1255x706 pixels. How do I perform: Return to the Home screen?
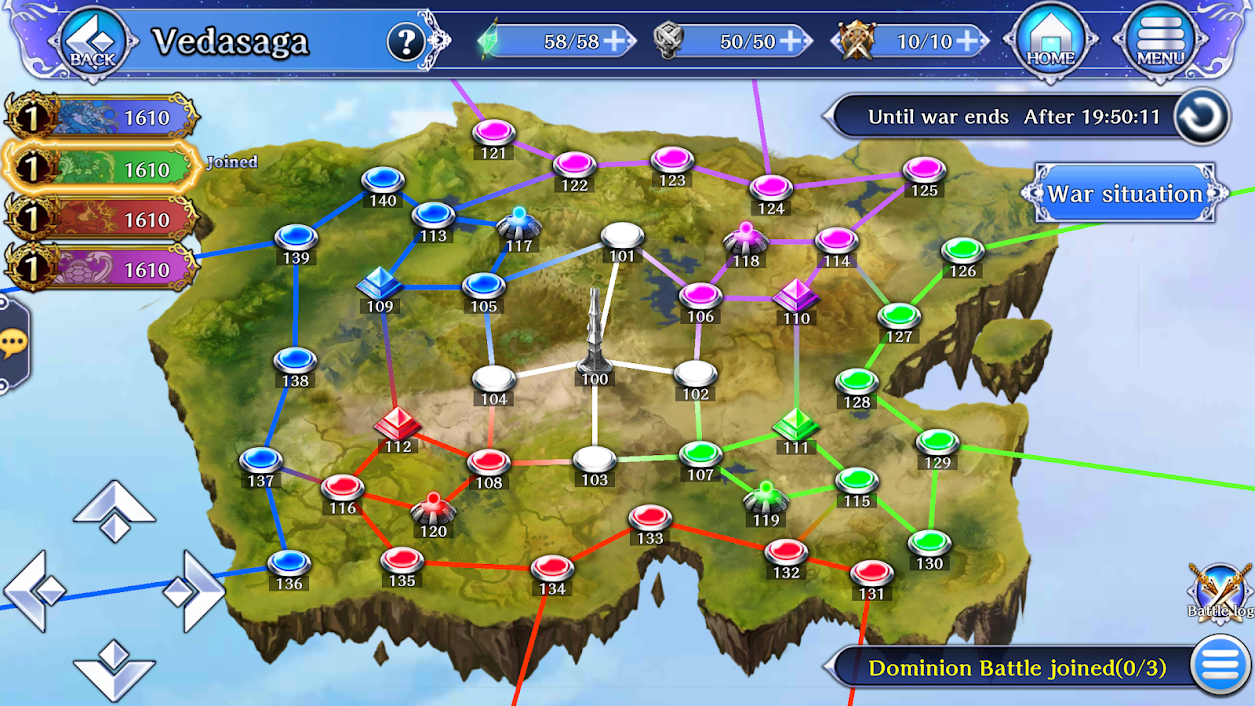pyautogui.click(x=1050, y=41)
